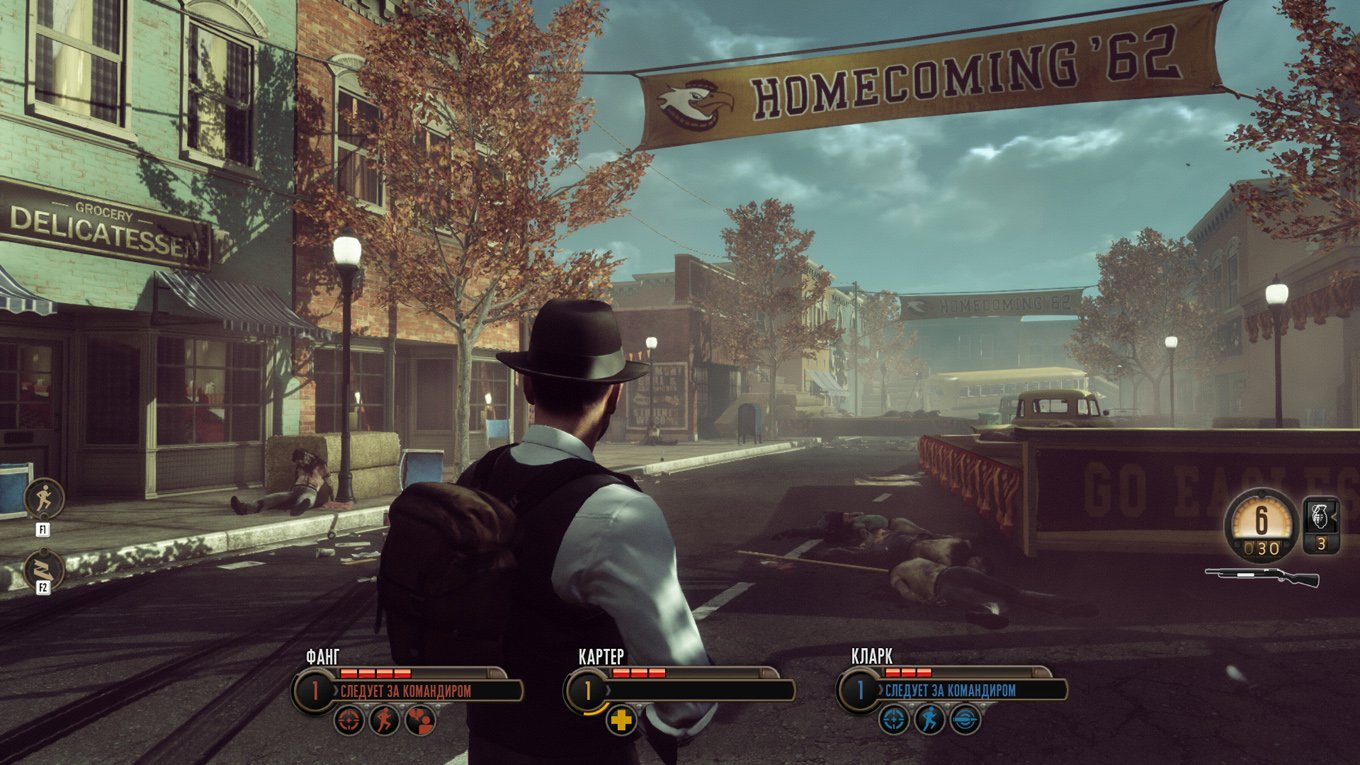The height and width of the screenshot is (765, 1360).
Task: Select Fang's crosshair targeting ability
Action: (350, 720)
